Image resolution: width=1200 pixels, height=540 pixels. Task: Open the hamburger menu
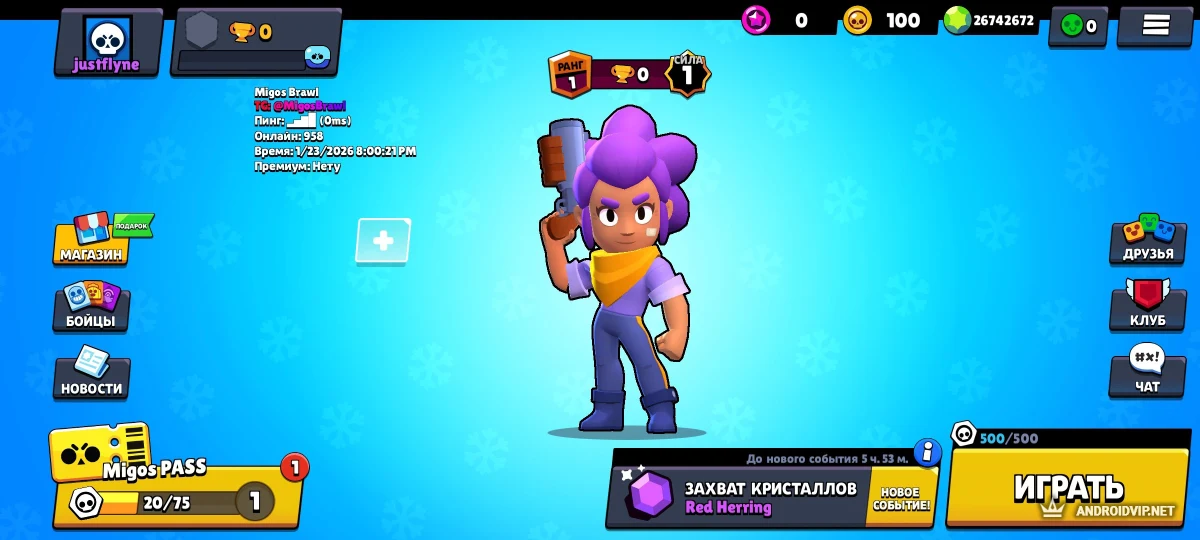coord(1155,26)
